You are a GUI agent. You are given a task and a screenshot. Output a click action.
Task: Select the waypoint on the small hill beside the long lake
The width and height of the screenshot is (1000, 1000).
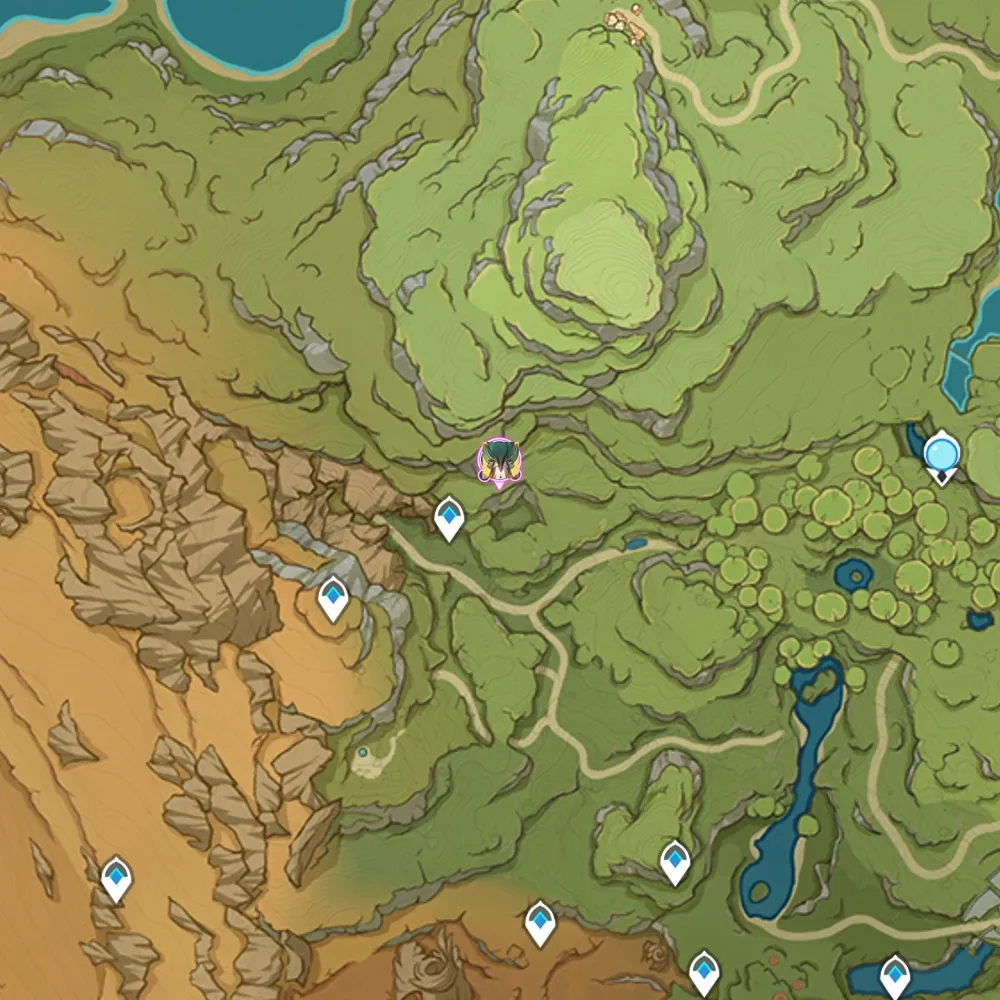[675, 860]
